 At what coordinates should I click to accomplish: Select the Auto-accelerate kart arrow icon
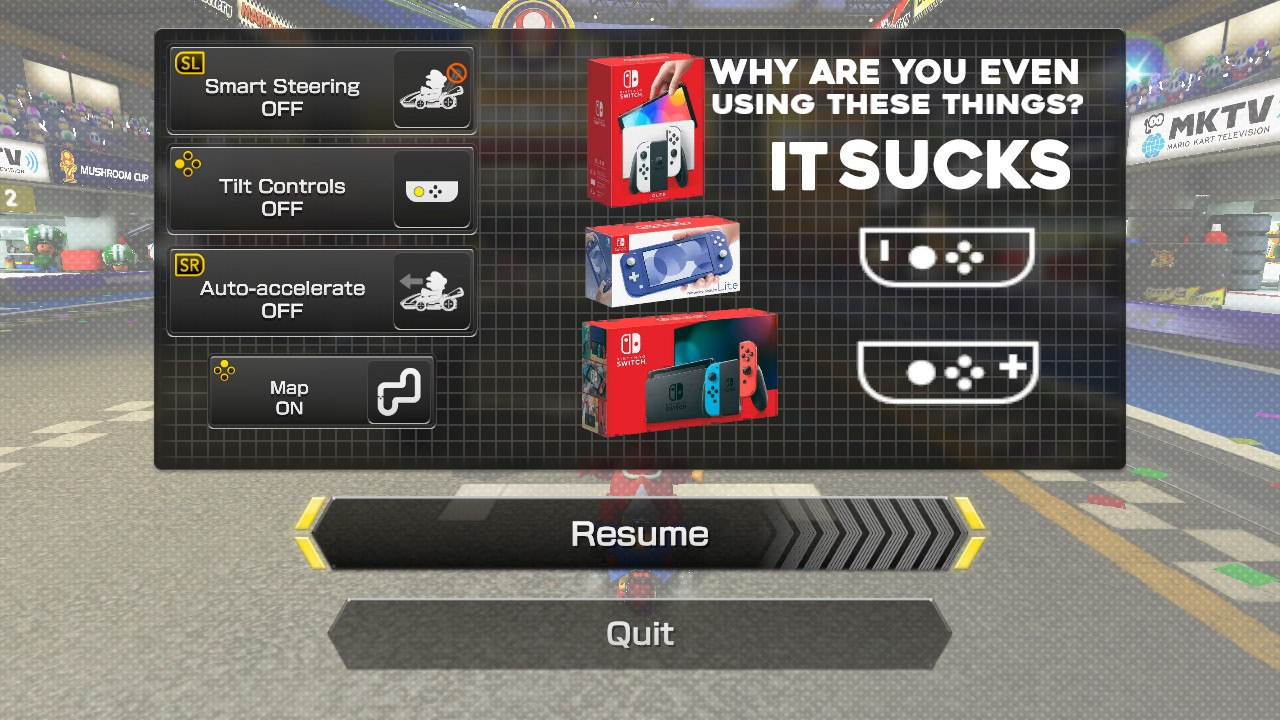[432, 291]
